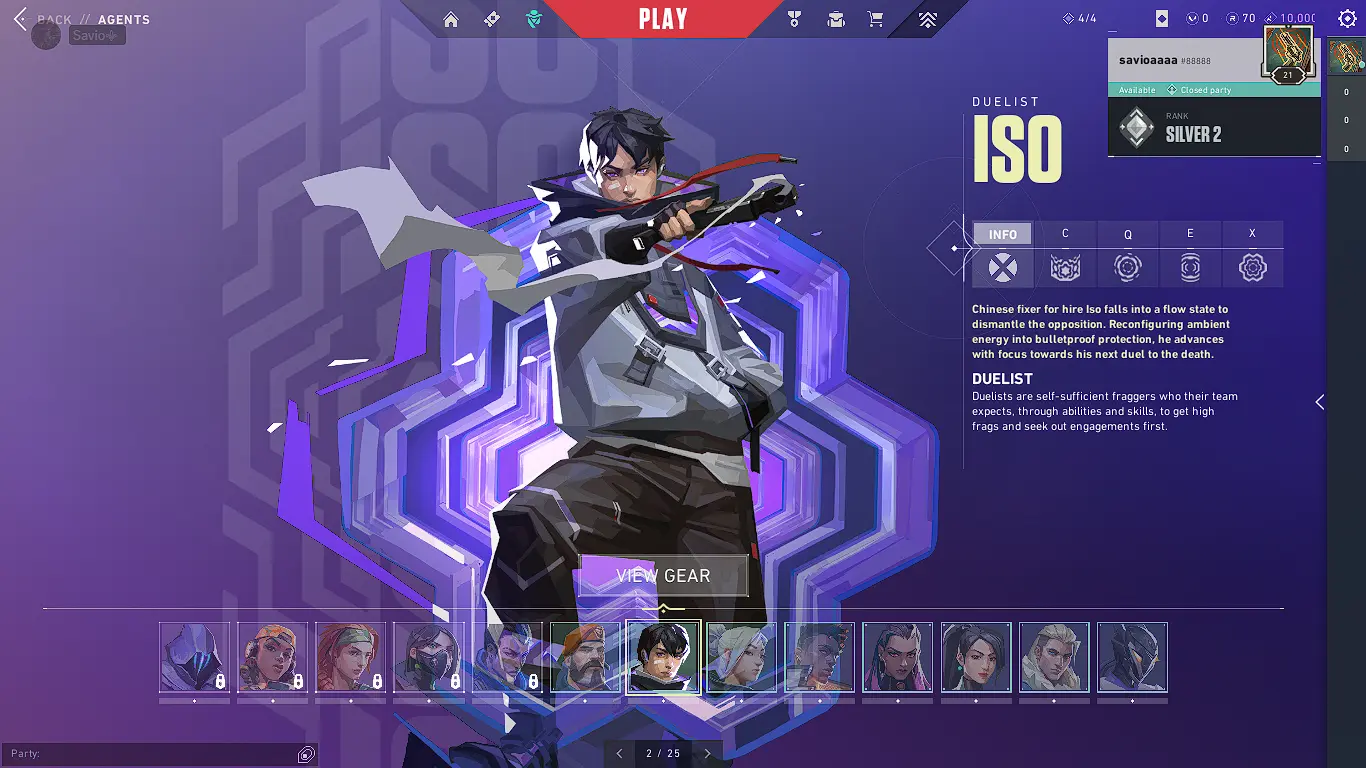Open the Career medal icon
Viewport: 1366px width, 768px height.
793,18
